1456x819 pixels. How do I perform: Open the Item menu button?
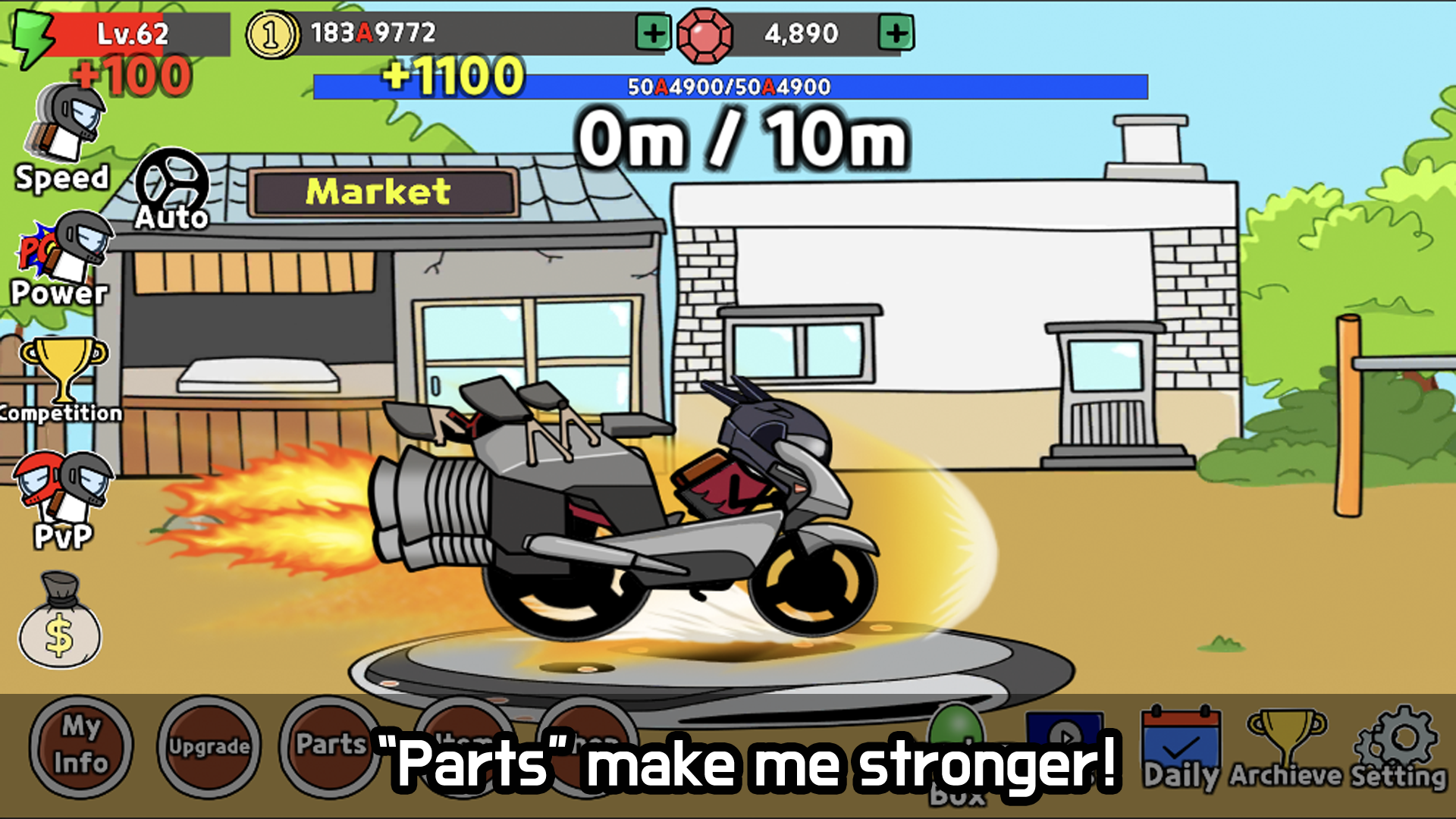pos(461,747)
